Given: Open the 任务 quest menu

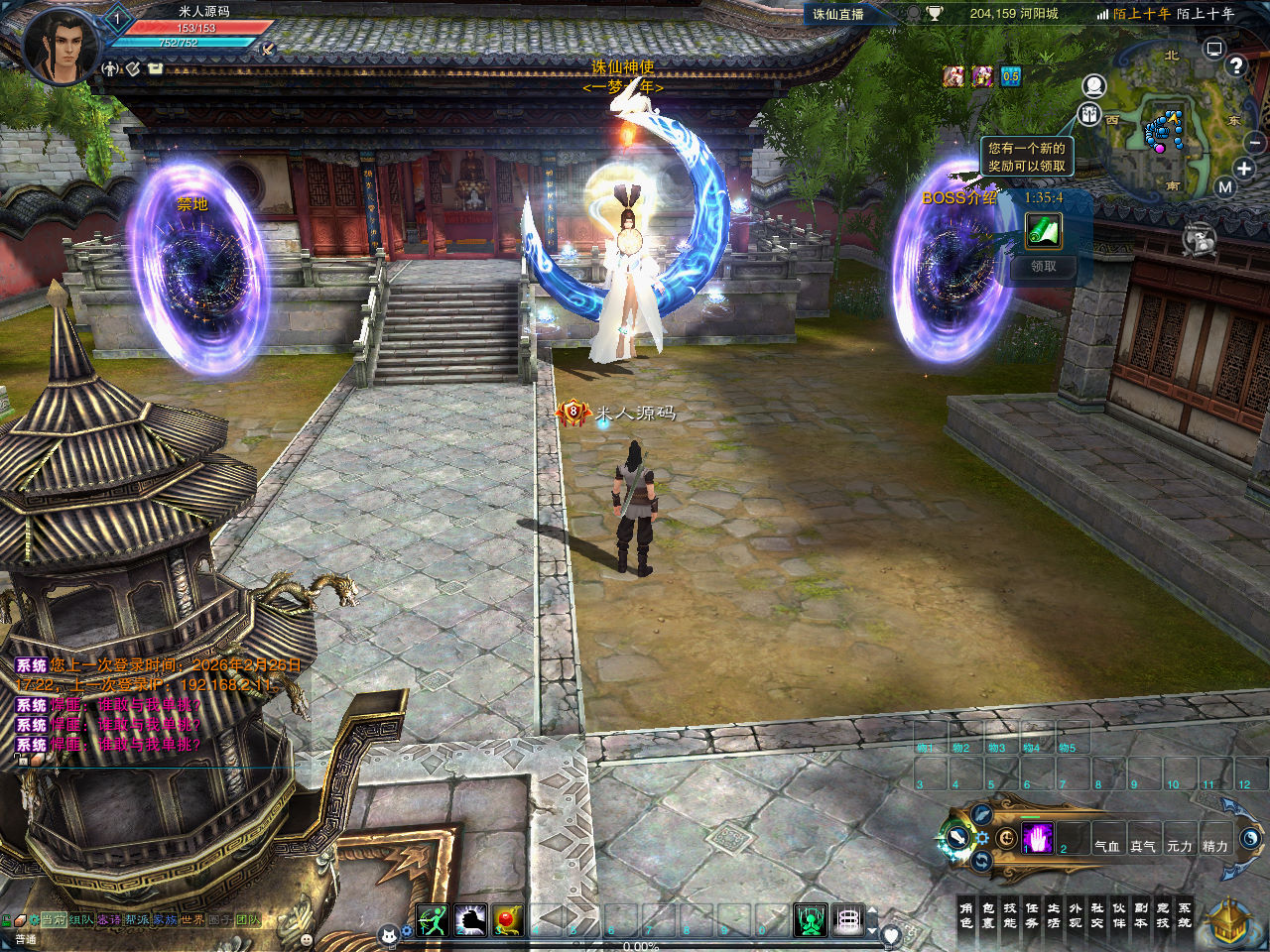Looking at the screenshot, I should point(1032,914).
